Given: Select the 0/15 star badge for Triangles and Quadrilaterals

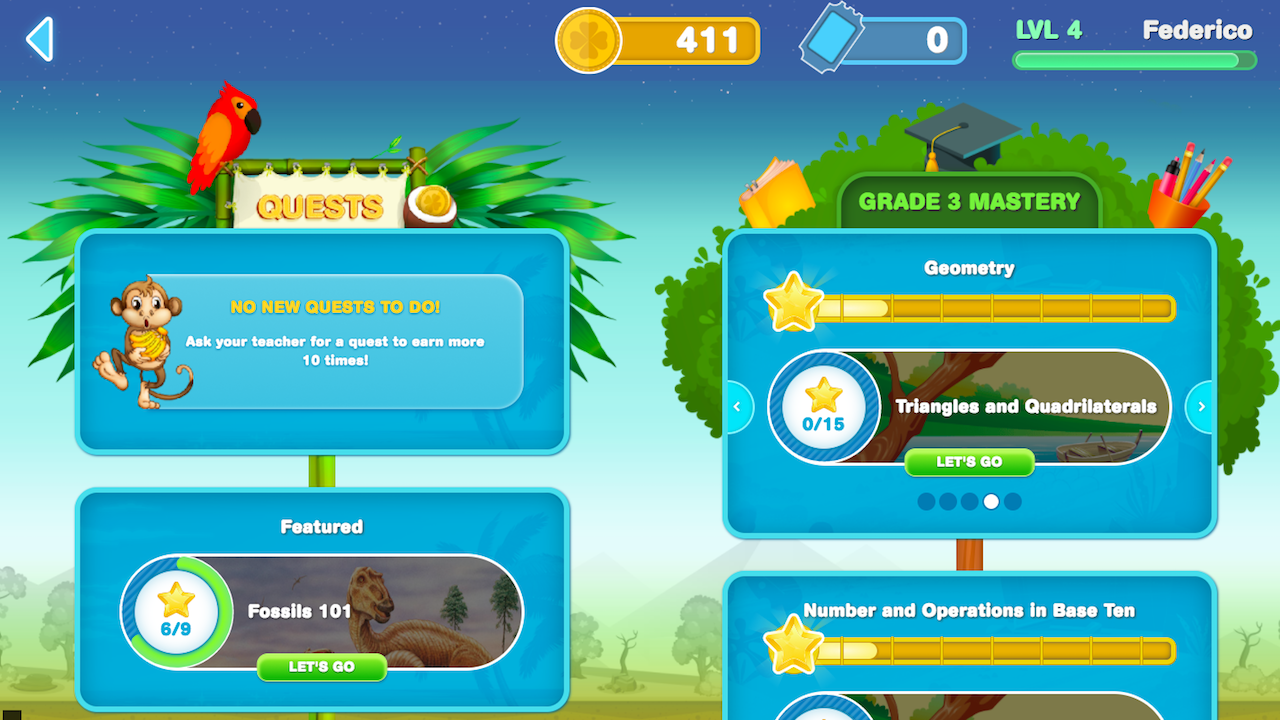Looking at the screenshot, I should 824,408.
